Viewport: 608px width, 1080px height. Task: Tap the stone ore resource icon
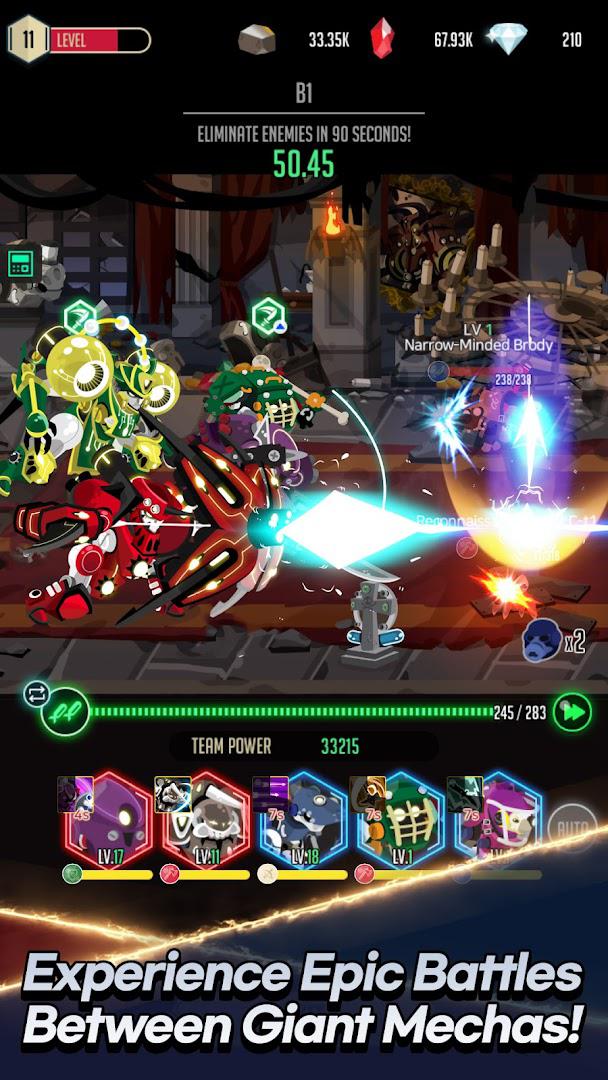coord(257,40)
